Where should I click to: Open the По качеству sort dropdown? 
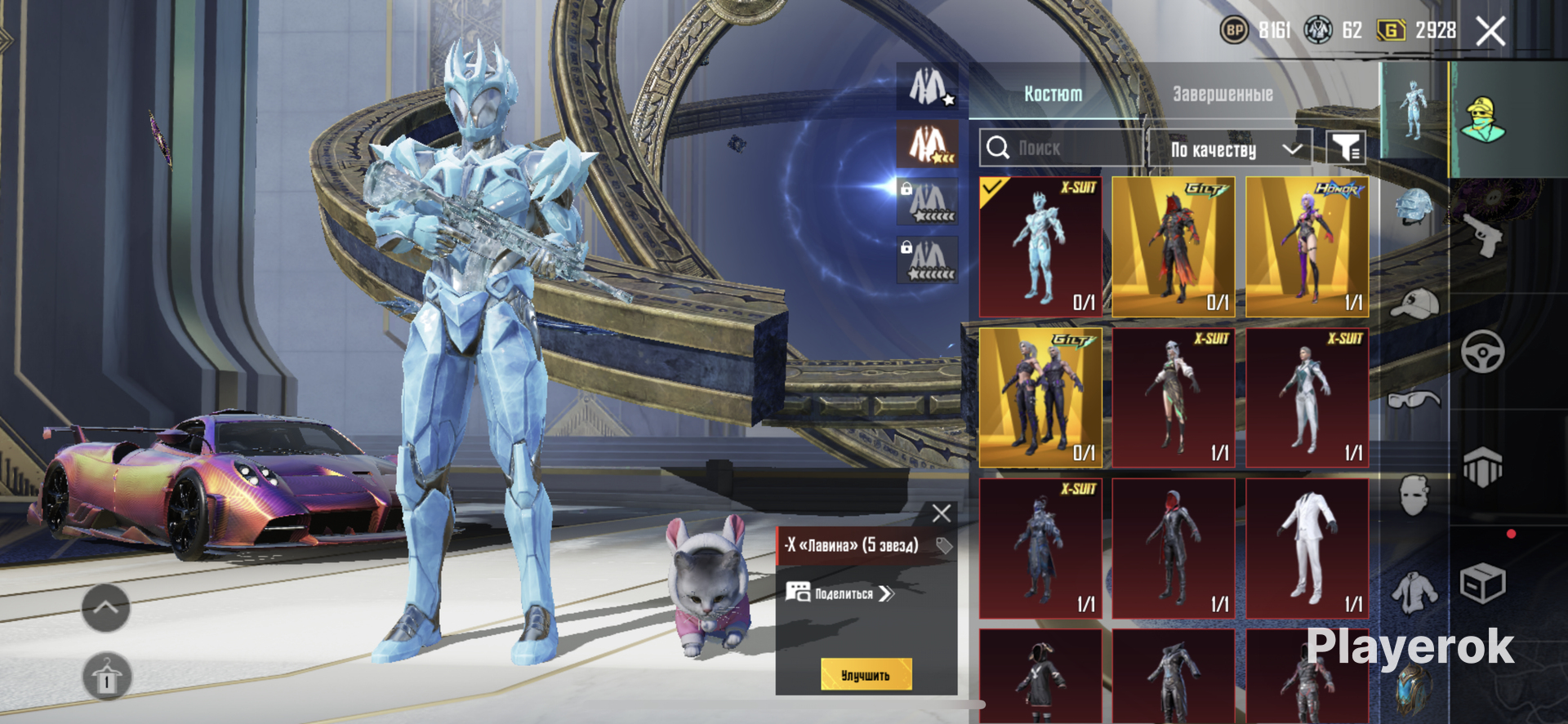1230,149
